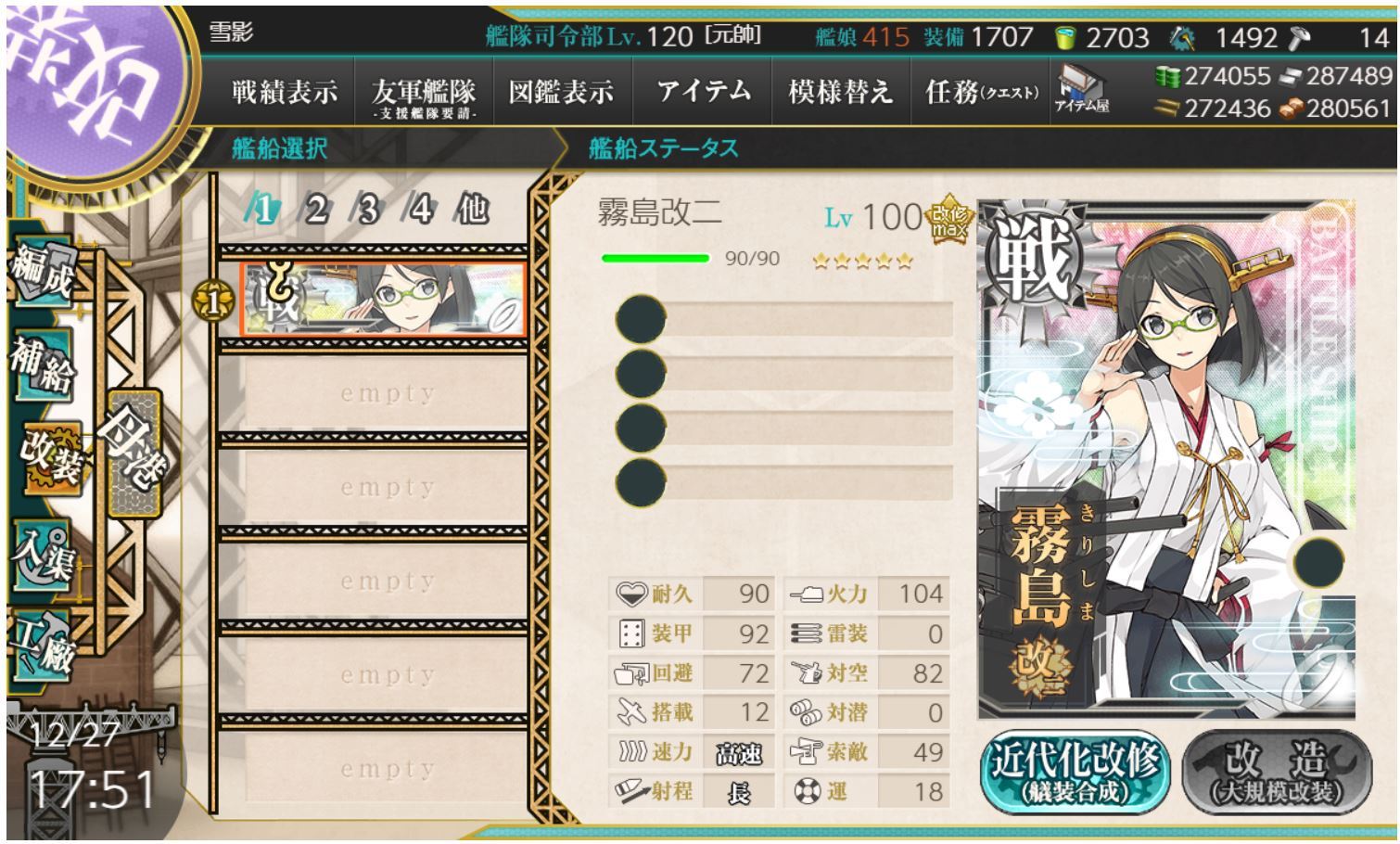Switch to fleet tab 4
Image resolution: width=1400 pixels, height=844 pixels.
point(420,211)
